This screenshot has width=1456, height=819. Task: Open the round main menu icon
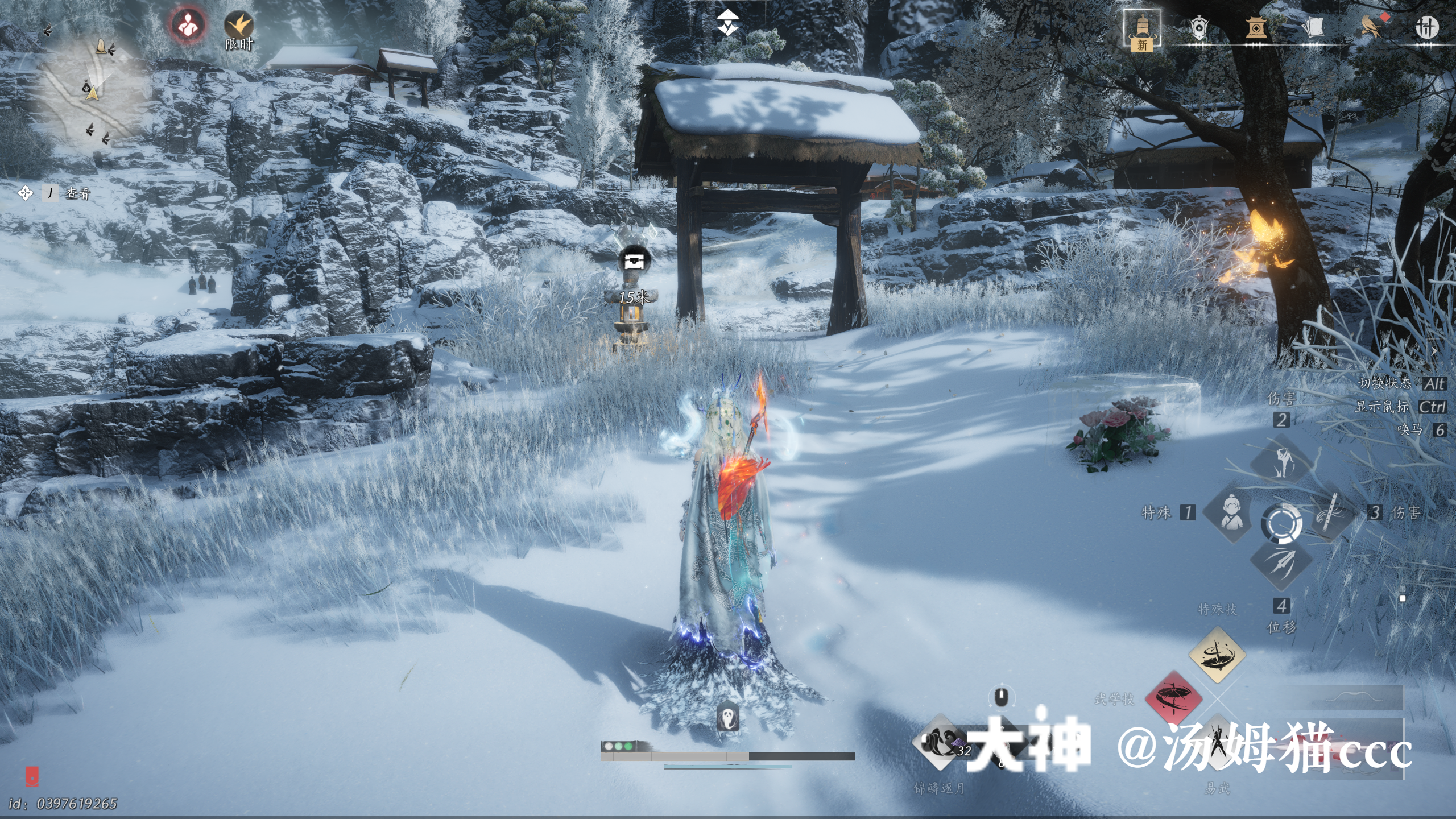(x=1426, y=27)
